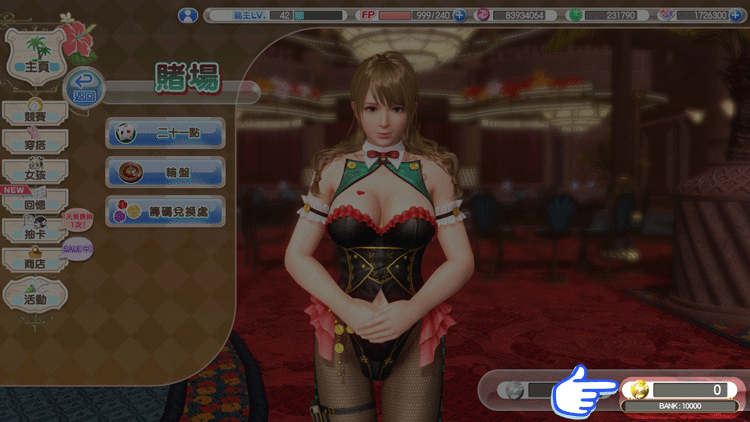Image resolution: width=750 pixels, height=422 pixels.
Task: Click the 返回 back arrow button
Action: [x=87, y=88]
